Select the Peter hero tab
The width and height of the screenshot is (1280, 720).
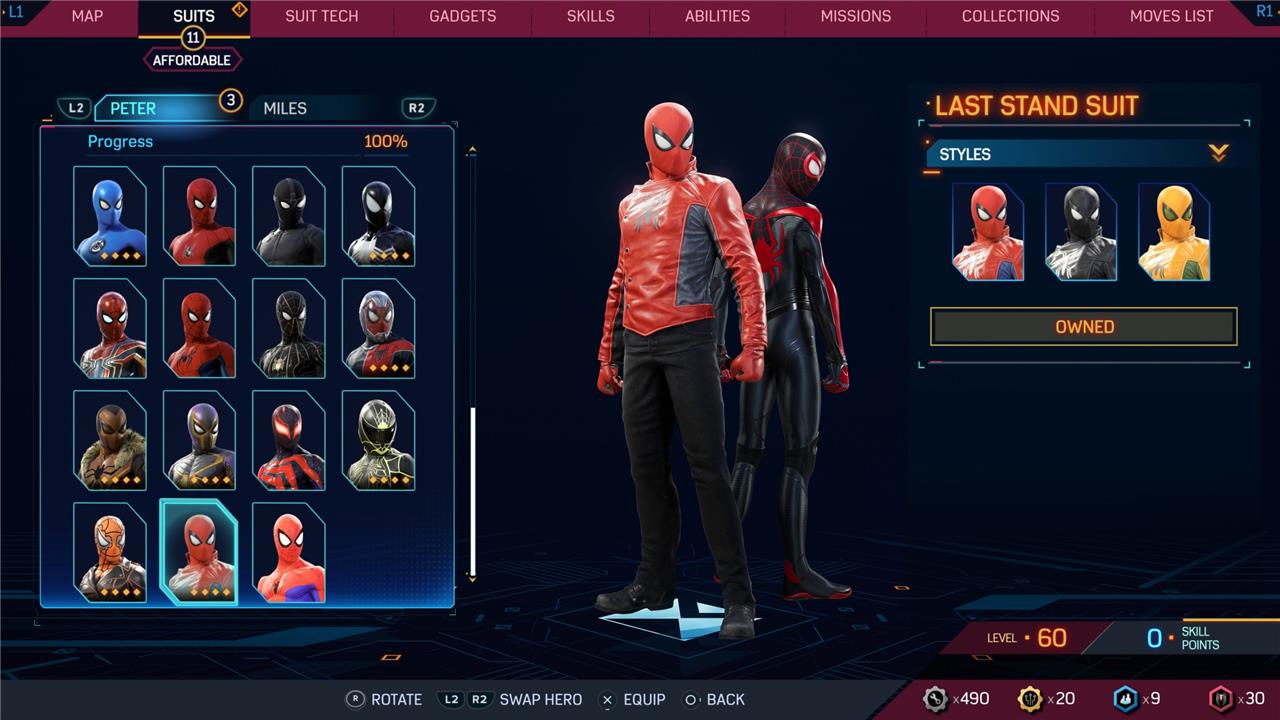[133, 108]
